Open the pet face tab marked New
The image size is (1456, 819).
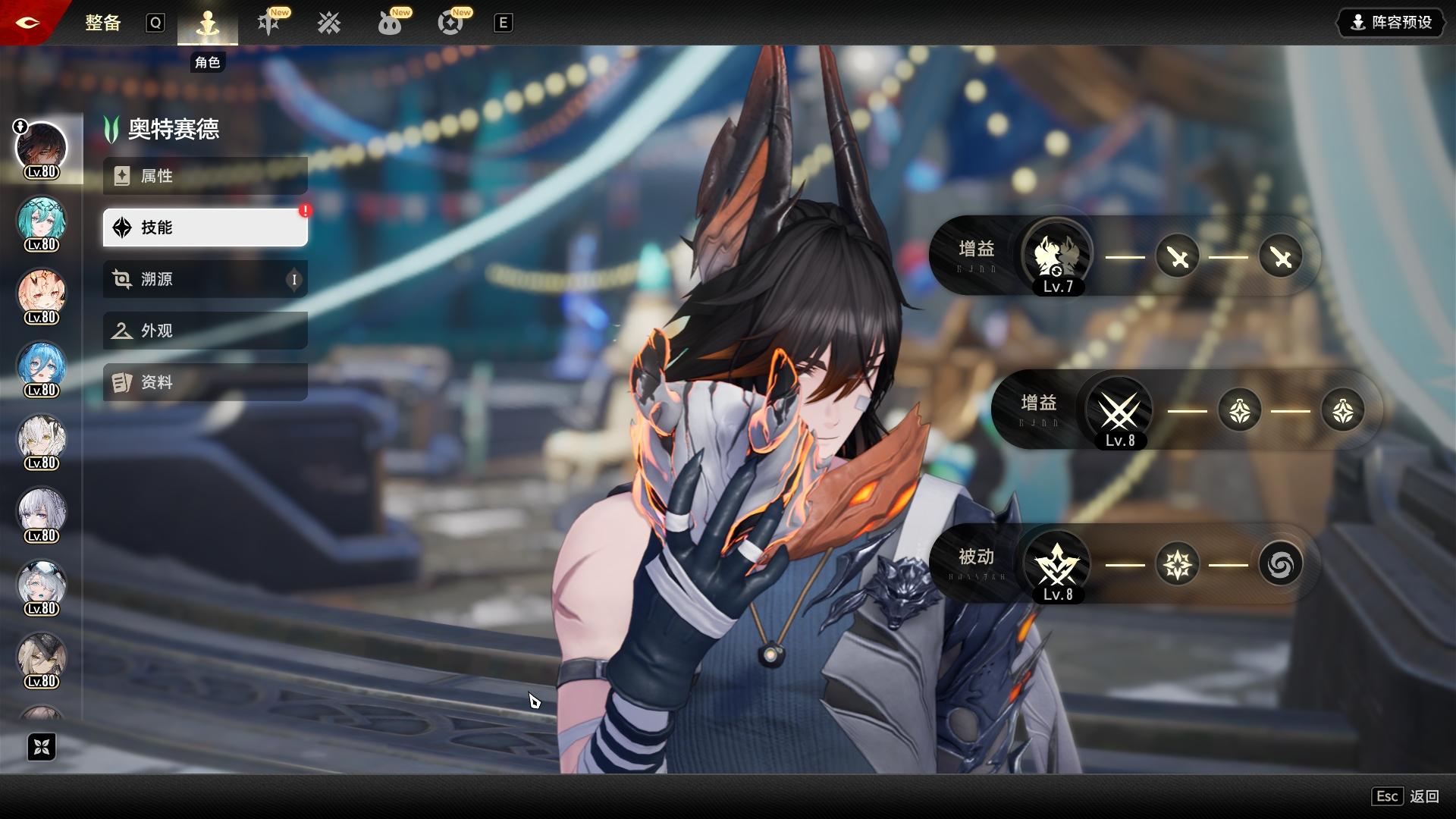390,24
